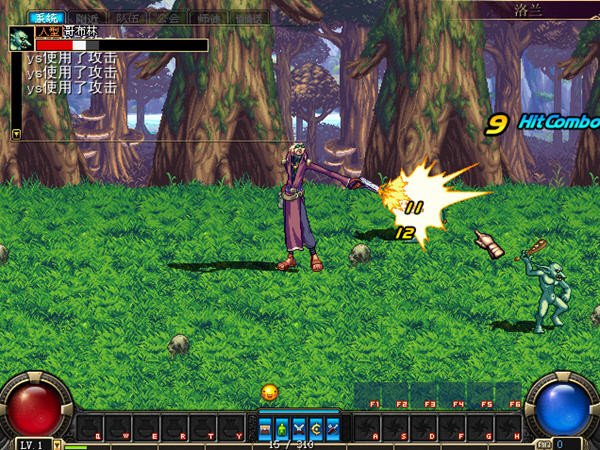Select the skill slot labeled Q
600x450 pixels.
point(97,430)
